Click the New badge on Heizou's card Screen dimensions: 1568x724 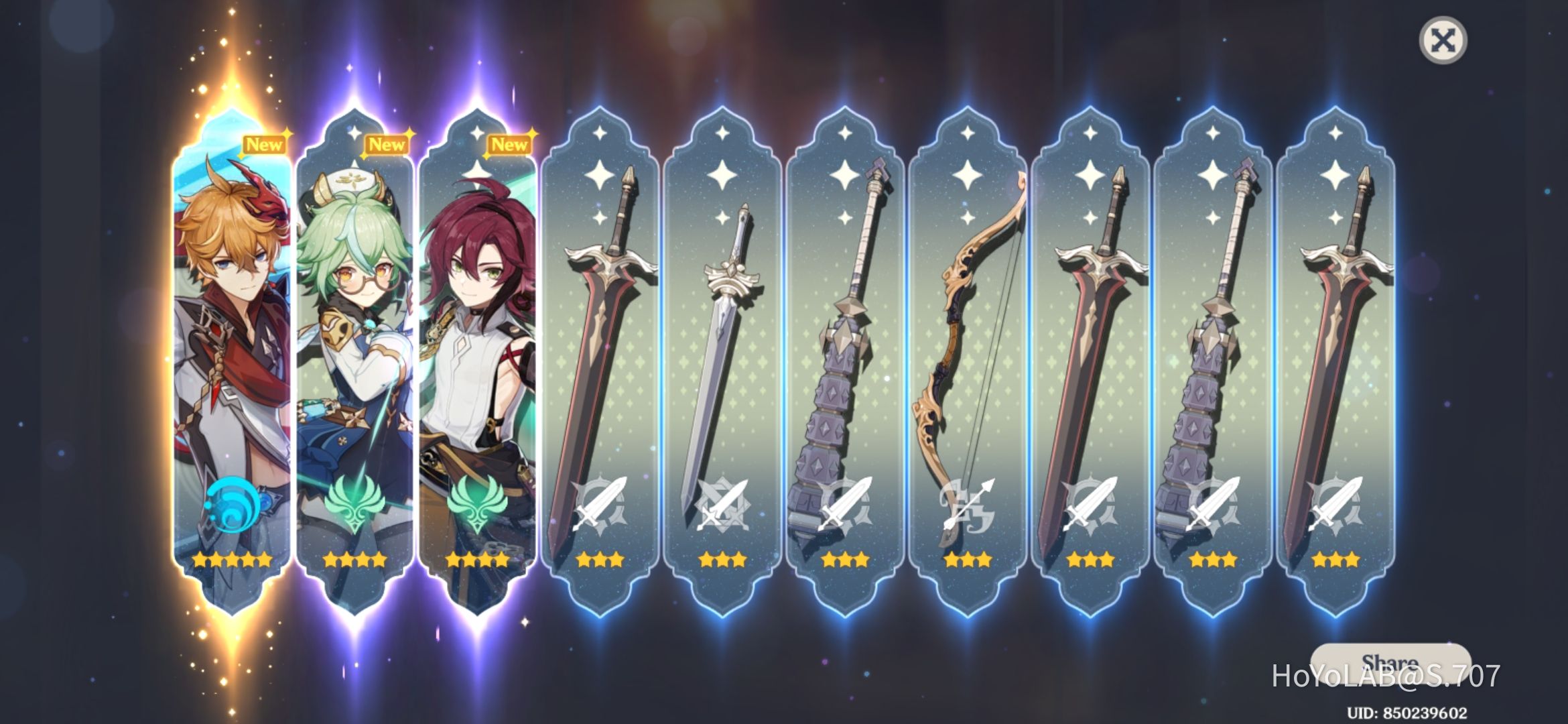(509, 142)
